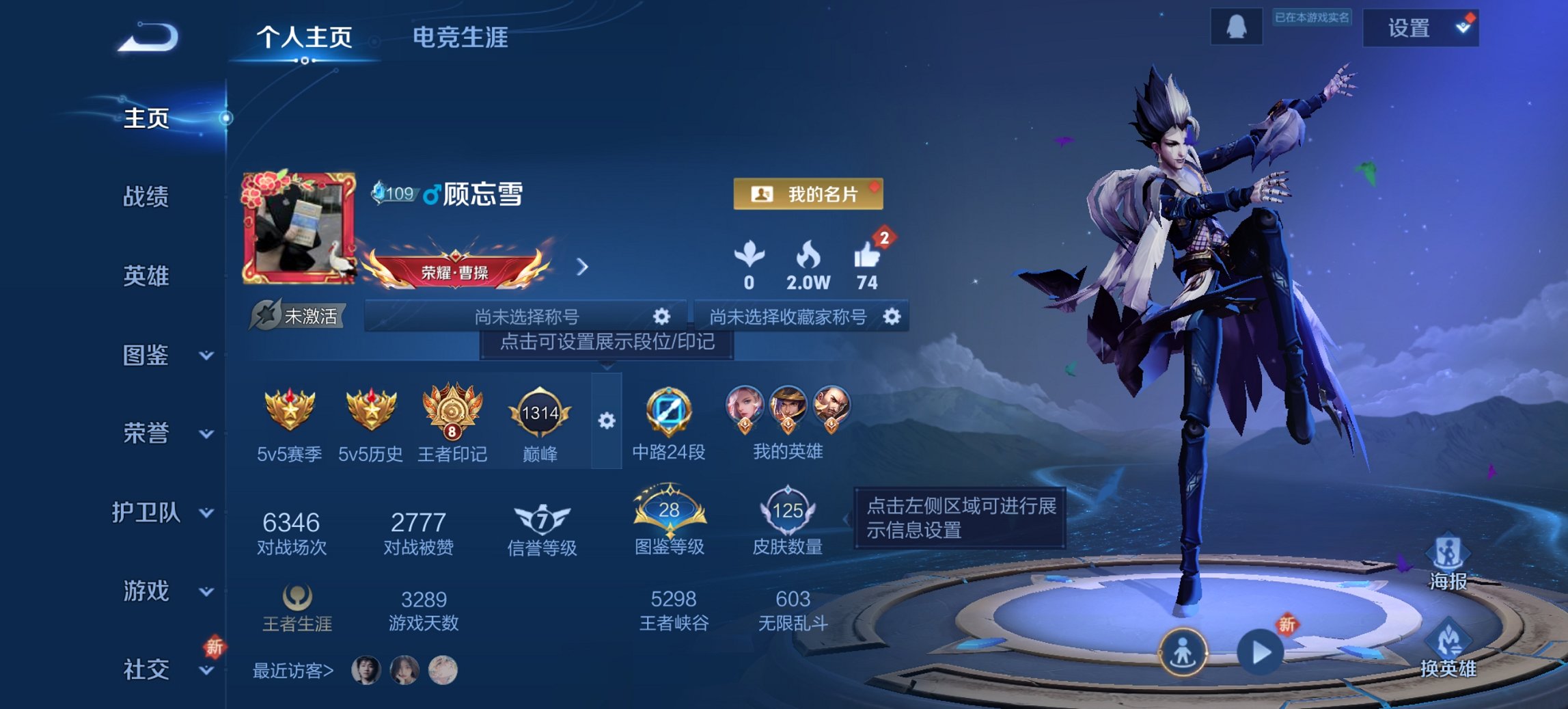Click the gear next to 尚未选择称号
Image resolution: width=1568 pixels, height=709 pixels.
662,317
